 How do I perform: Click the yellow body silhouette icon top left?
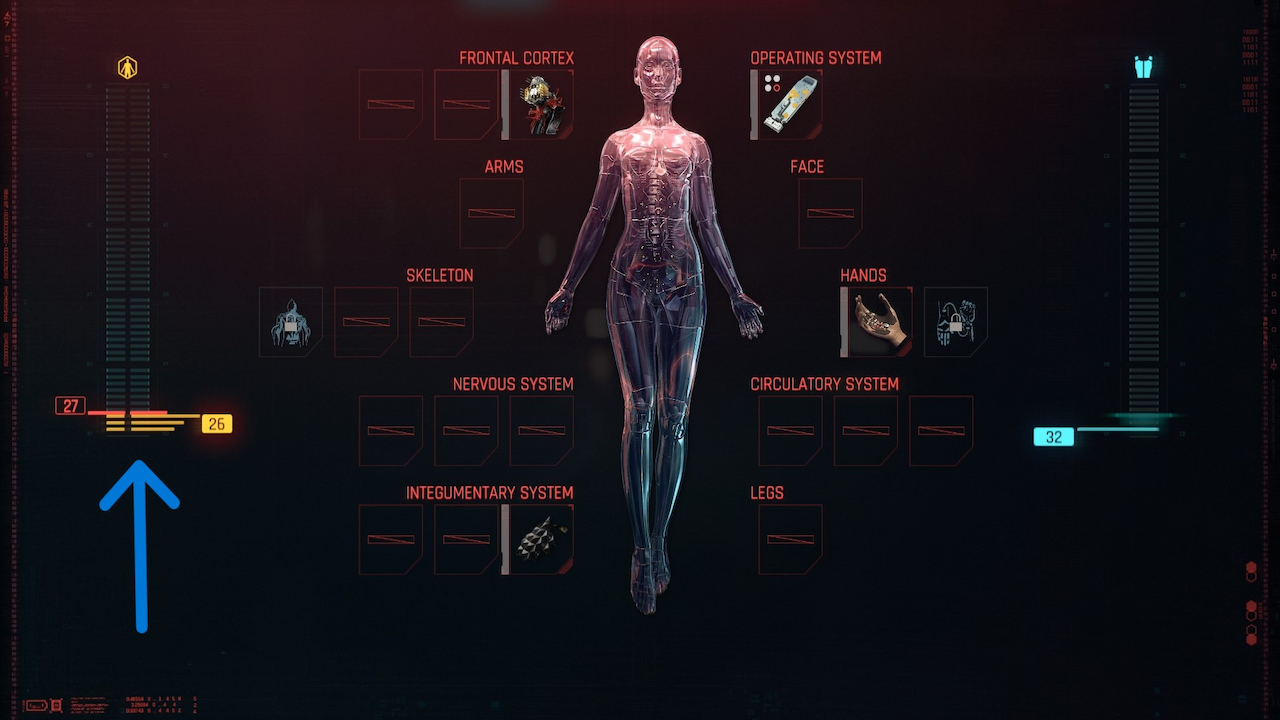point(128,66)
